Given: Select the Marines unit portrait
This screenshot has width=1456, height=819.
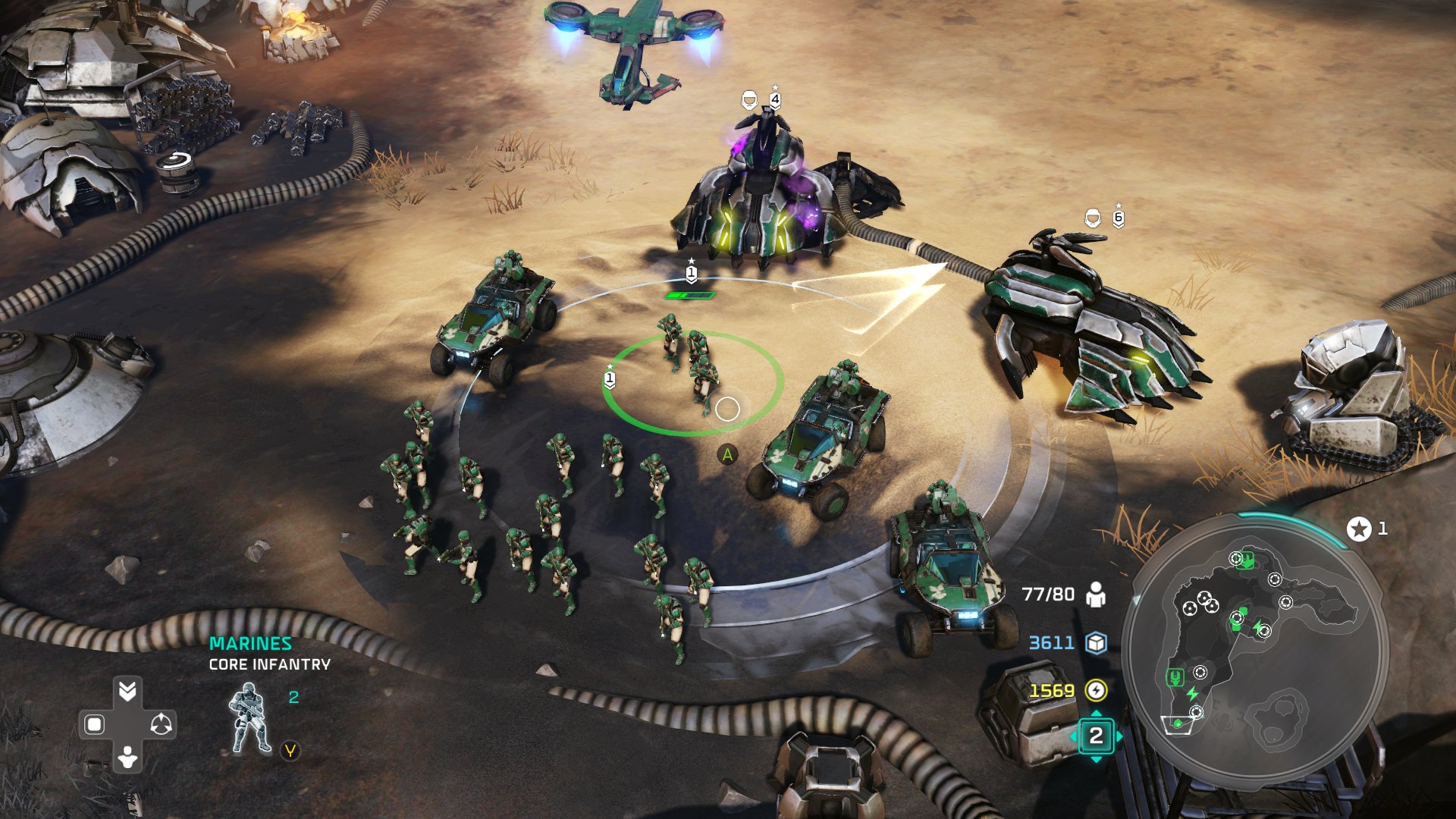Looking at the screenshot, I should tap(250, 719).
